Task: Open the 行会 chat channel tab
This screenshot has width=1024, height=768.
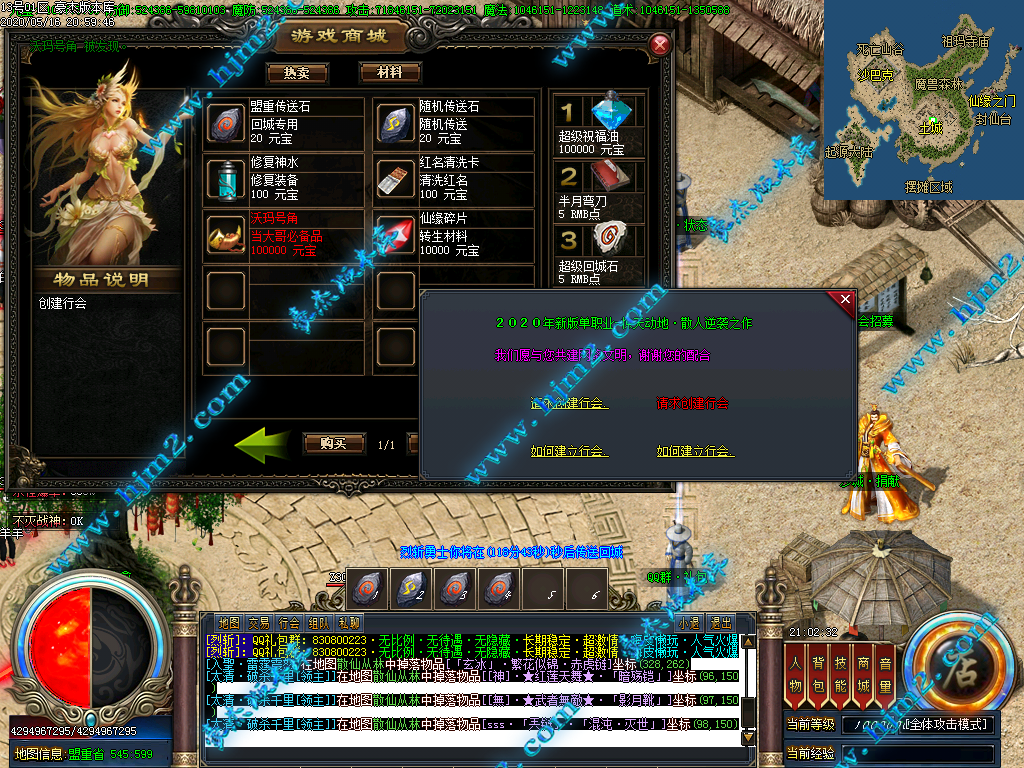Action: 289,622
